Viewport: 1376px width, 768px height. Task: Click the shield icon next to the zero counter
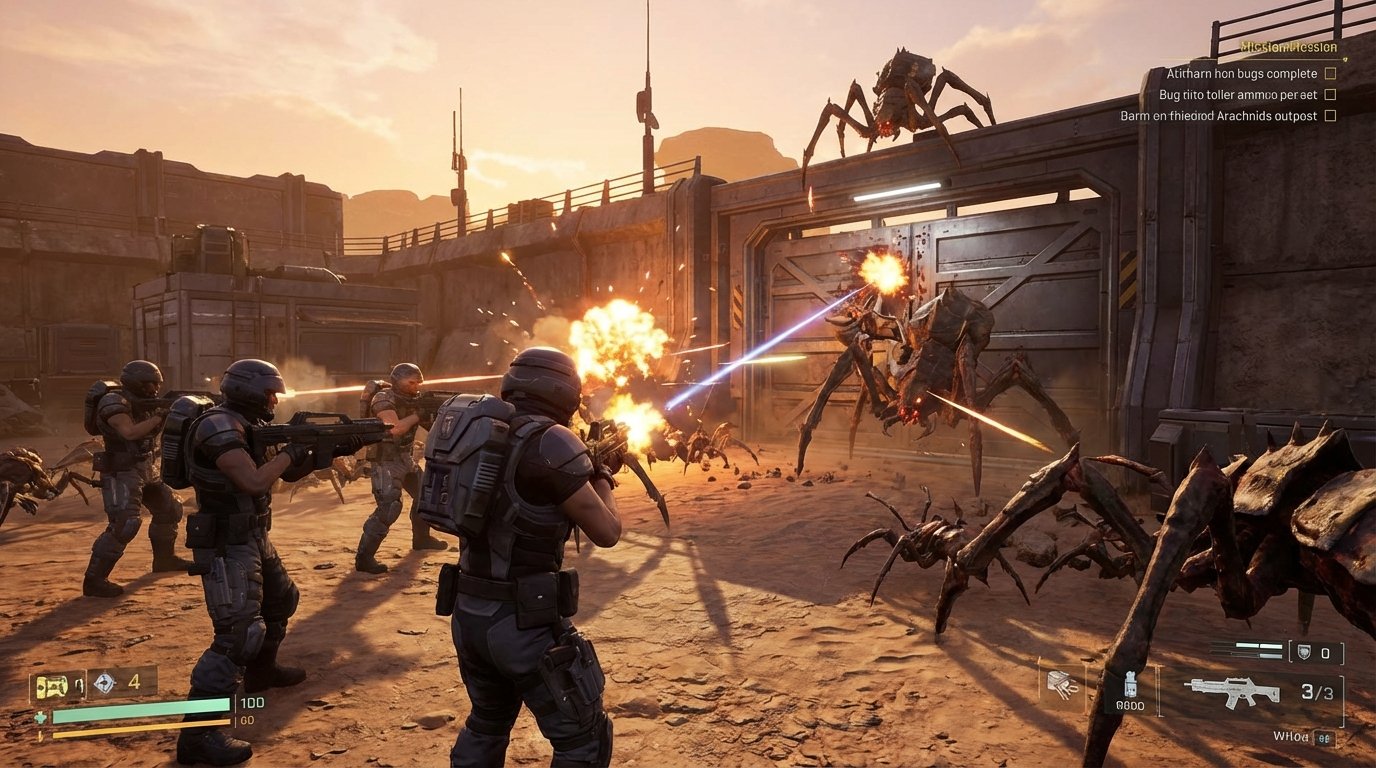tap(1304, 652)
